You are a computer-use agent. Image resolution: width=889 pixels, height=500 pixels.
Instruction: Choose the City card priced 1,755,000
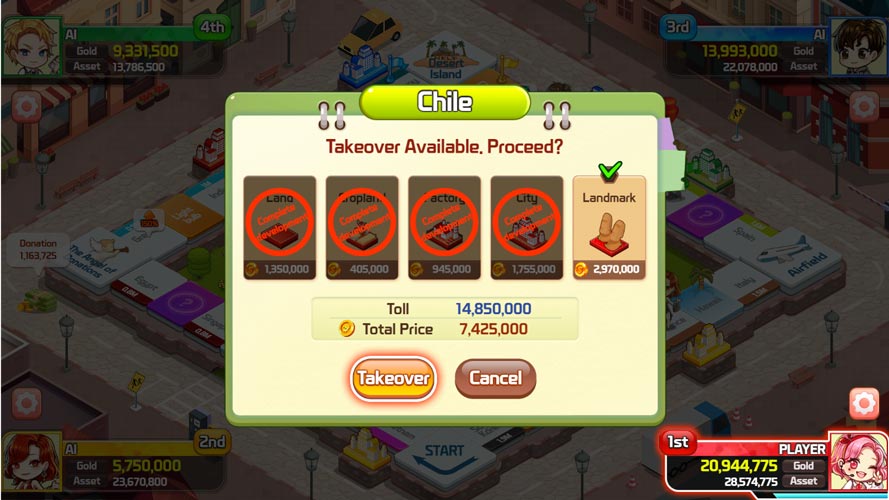527,228
